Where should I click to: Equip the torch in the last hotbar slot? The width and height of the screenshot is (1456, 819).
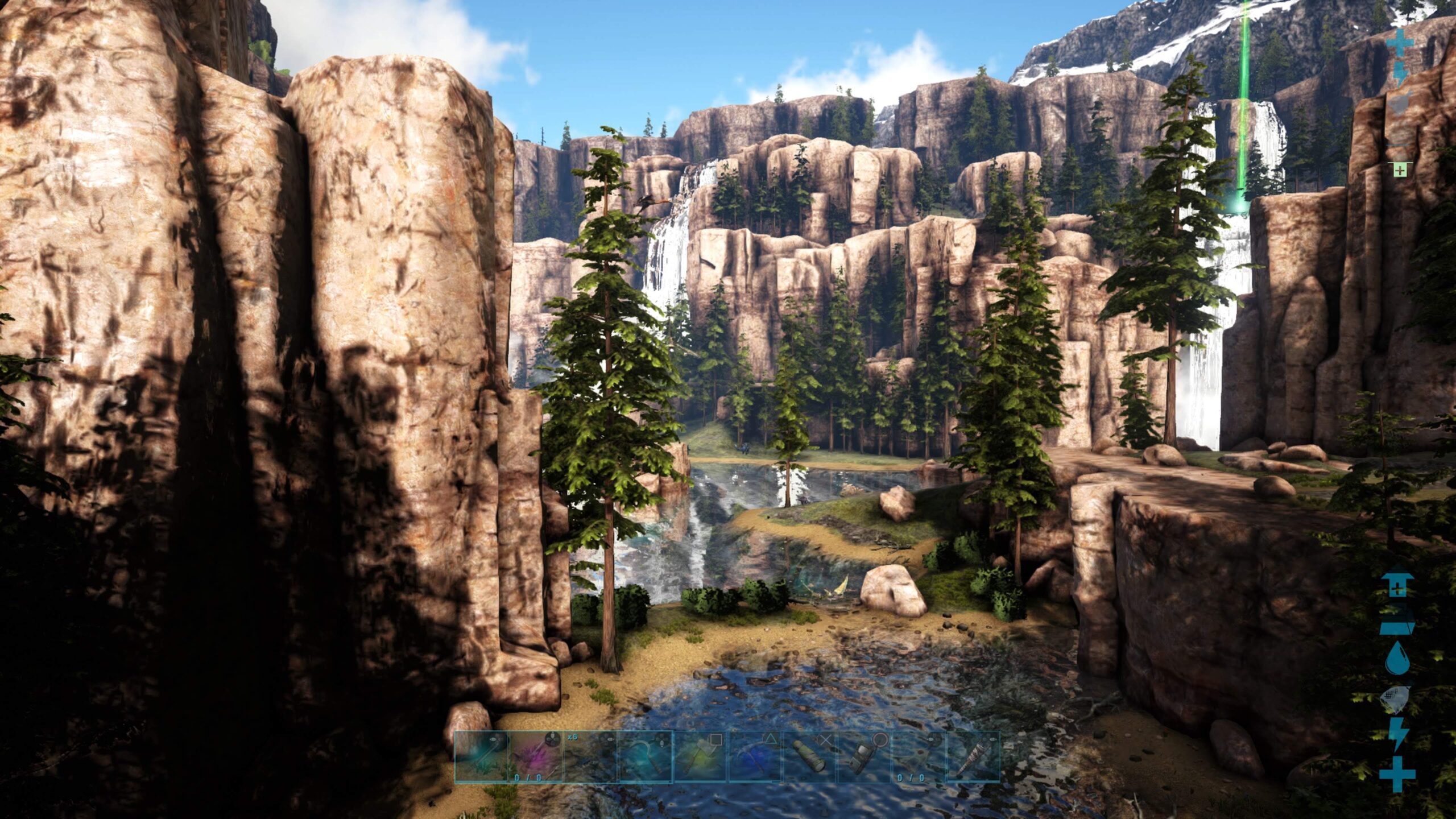[973, 756]
